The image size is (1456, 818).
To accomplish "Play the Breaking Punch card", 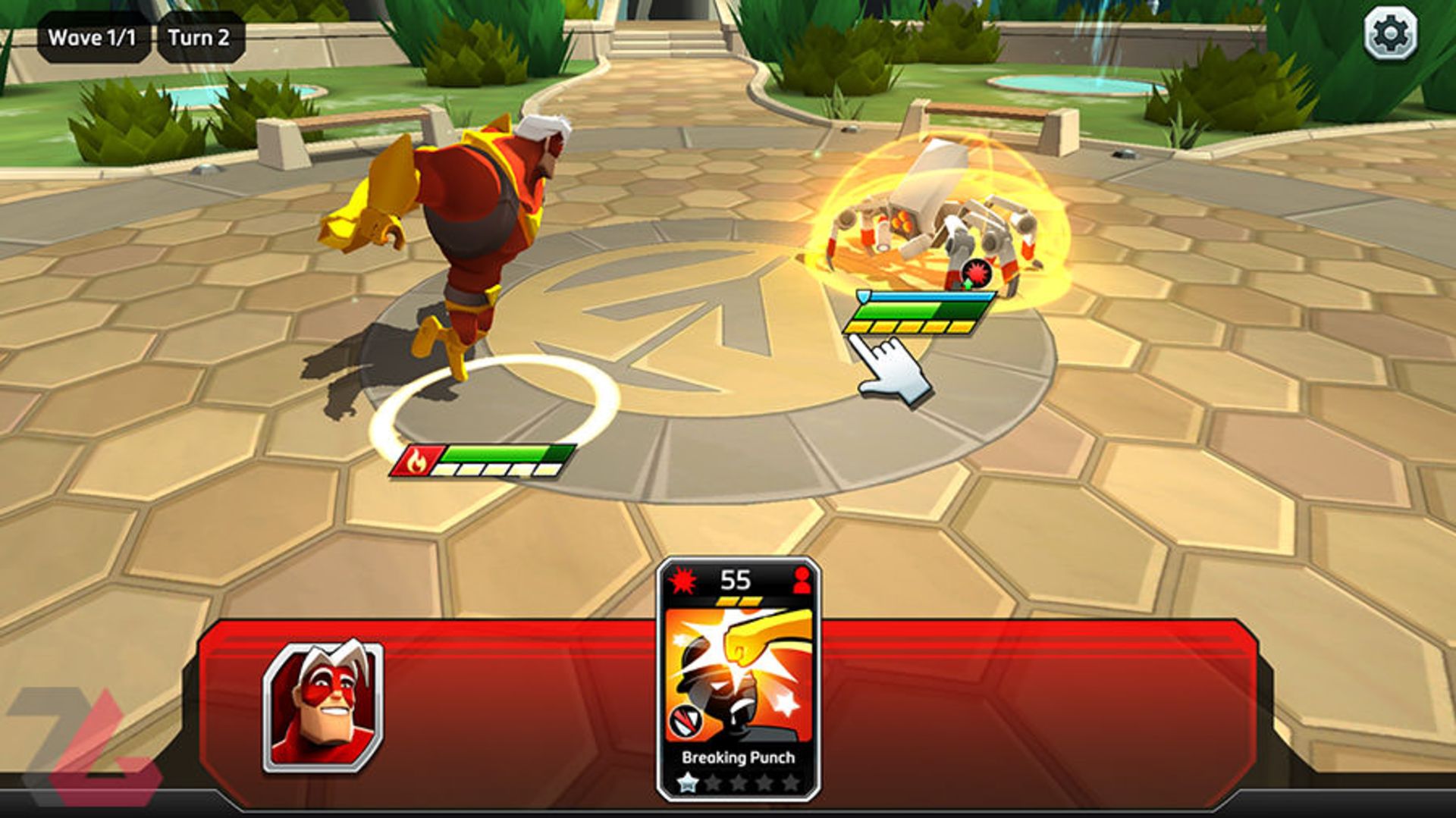I will click(x=738, y=679).
